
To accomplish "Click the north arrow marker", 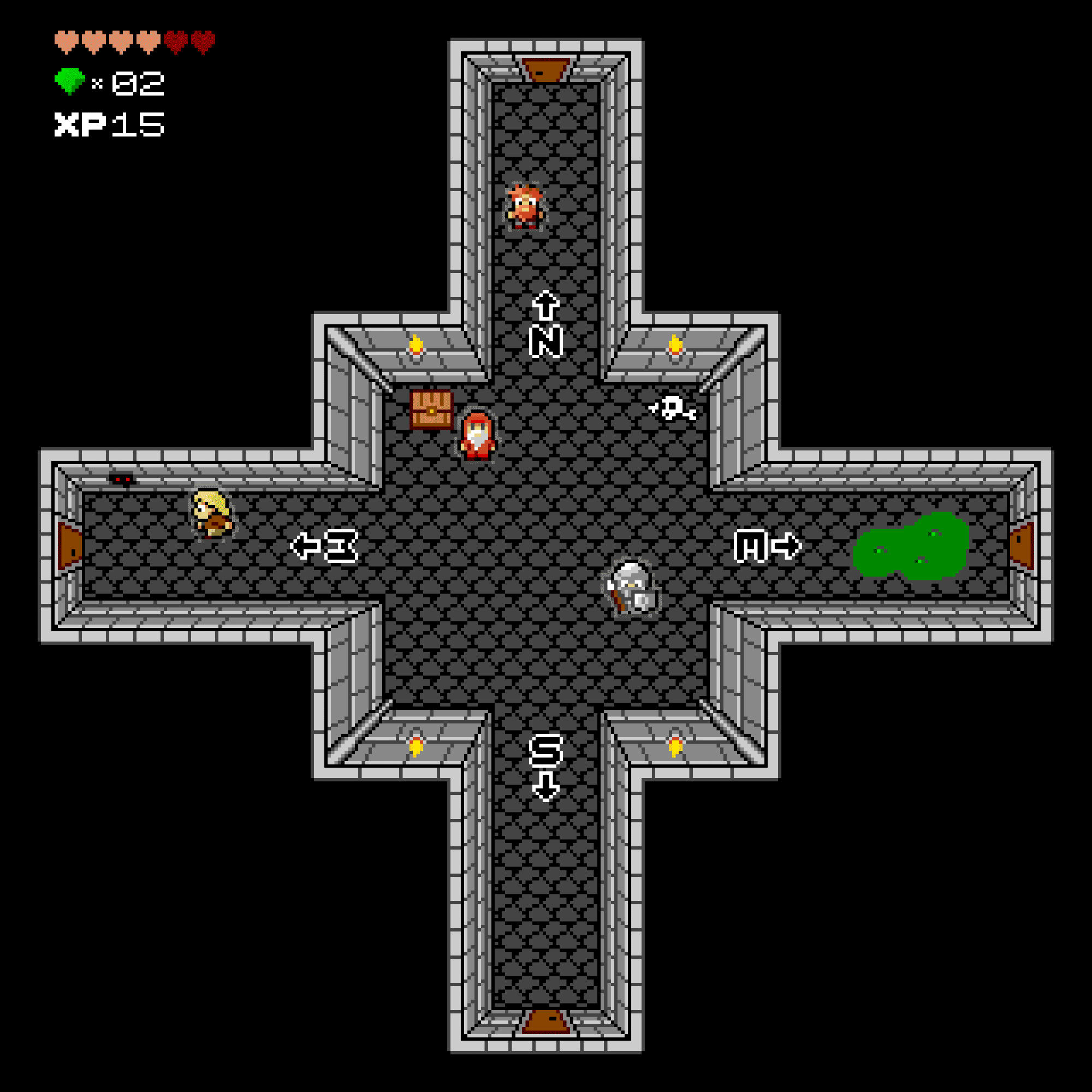I will [545, 306].
